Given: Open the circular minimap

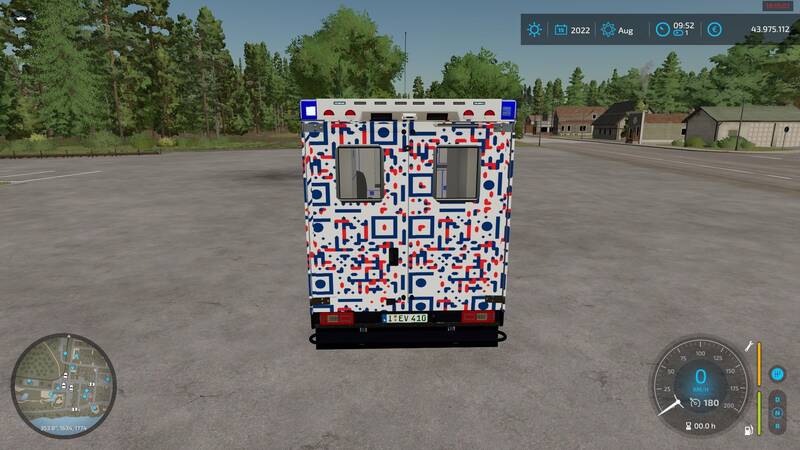Looking at the screenshot, I should click(63, 385).
